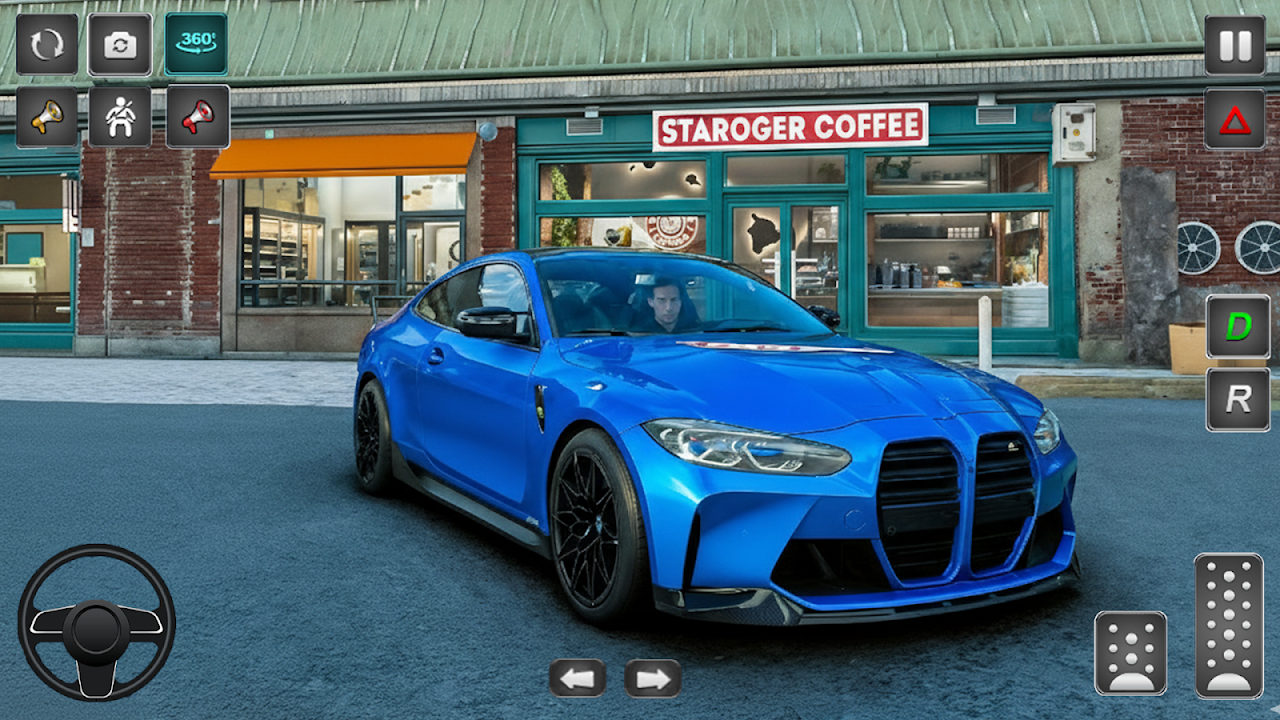The height and width of the screenshot is (720, 1280).
Task: Activate the 360° view button
Action: click(x=196, y=43)
